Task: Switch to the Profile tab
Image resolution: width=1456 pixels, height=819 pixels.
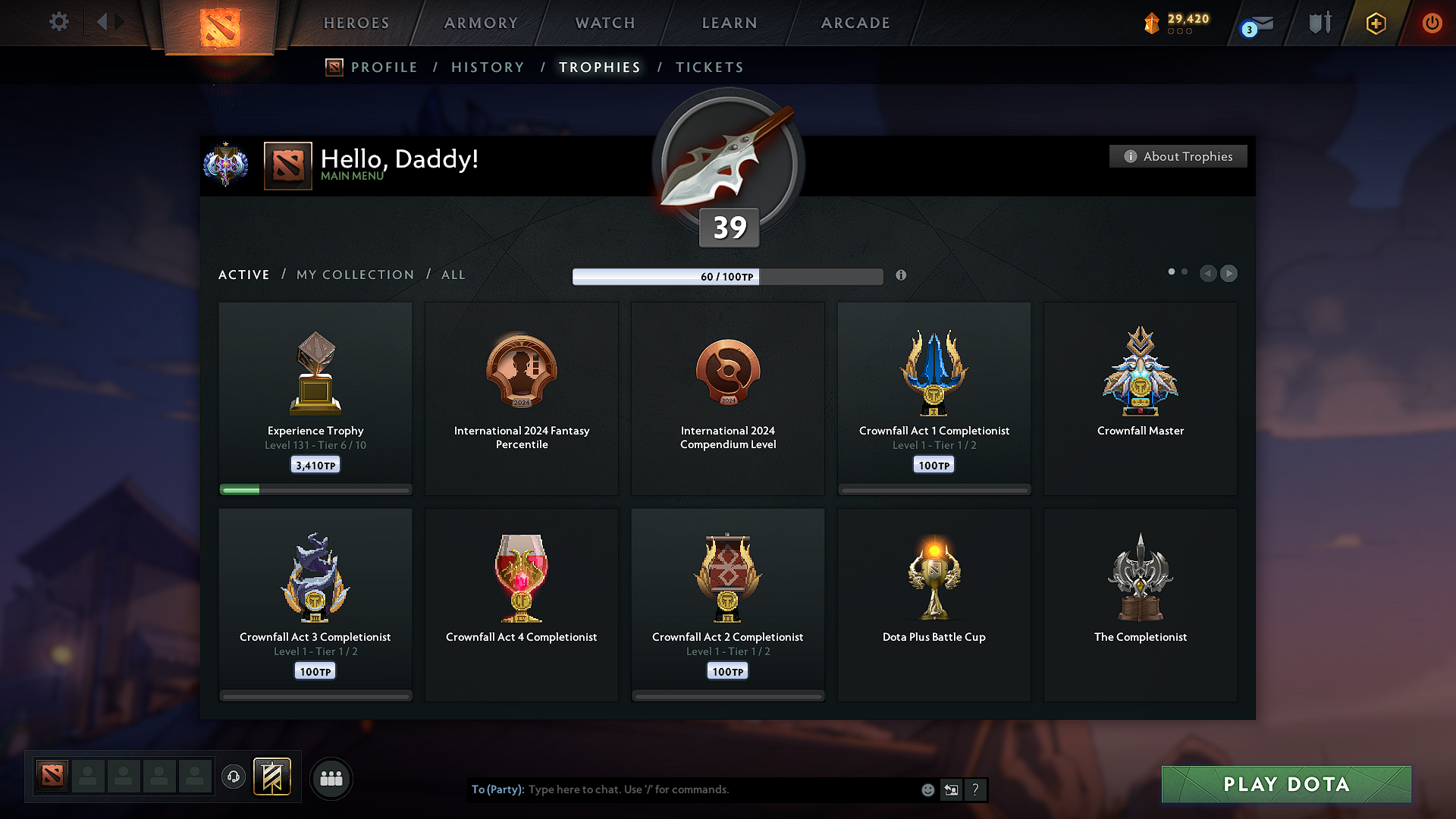Action: coord(384,67)
